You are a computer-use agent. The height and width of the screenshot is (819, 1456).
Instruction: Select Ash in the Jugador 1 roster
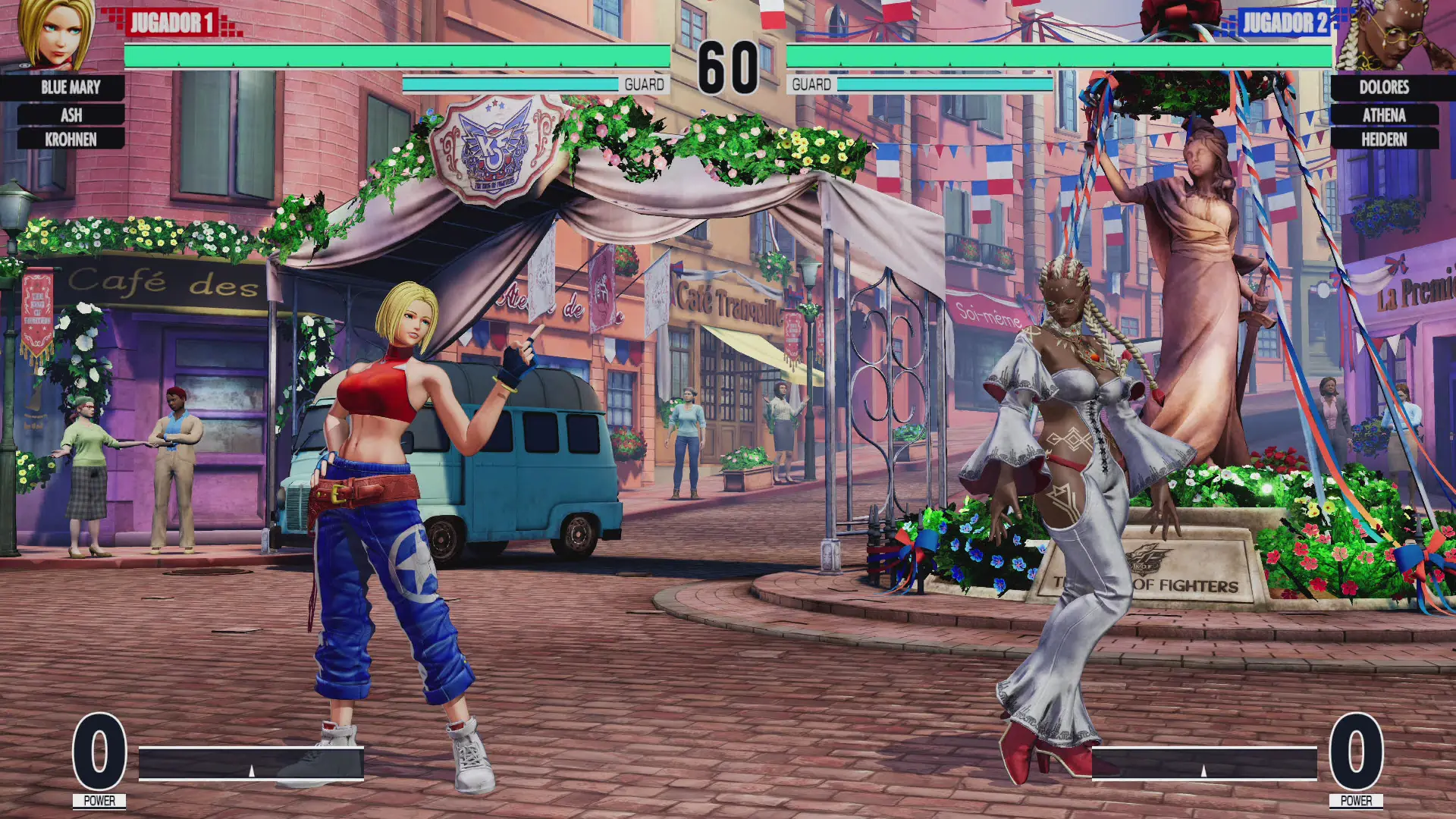(71, 115)
